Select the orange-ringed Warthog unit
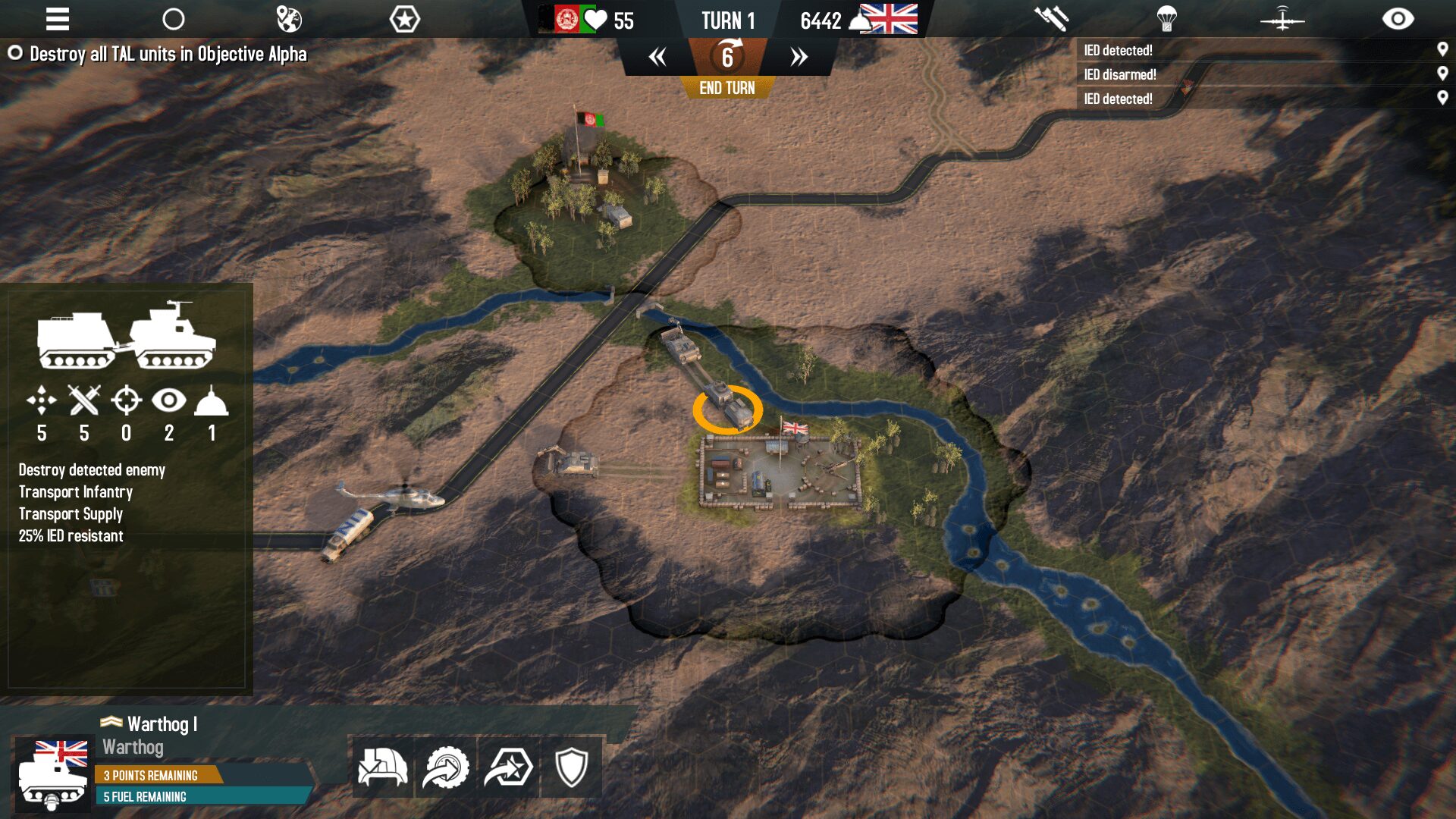 [x=727, y=408]
